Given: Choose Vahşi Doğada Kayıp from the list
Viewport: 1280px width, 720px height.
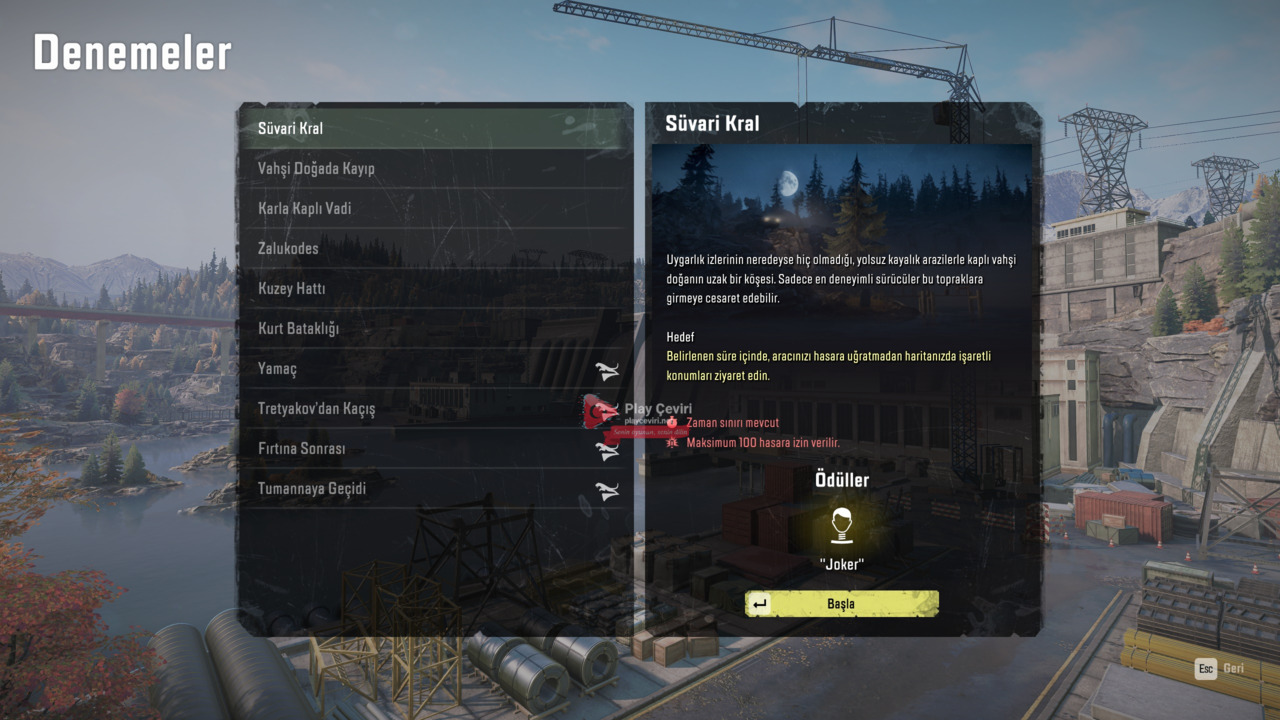Looking at the screenshot, I should pos(435,168).
